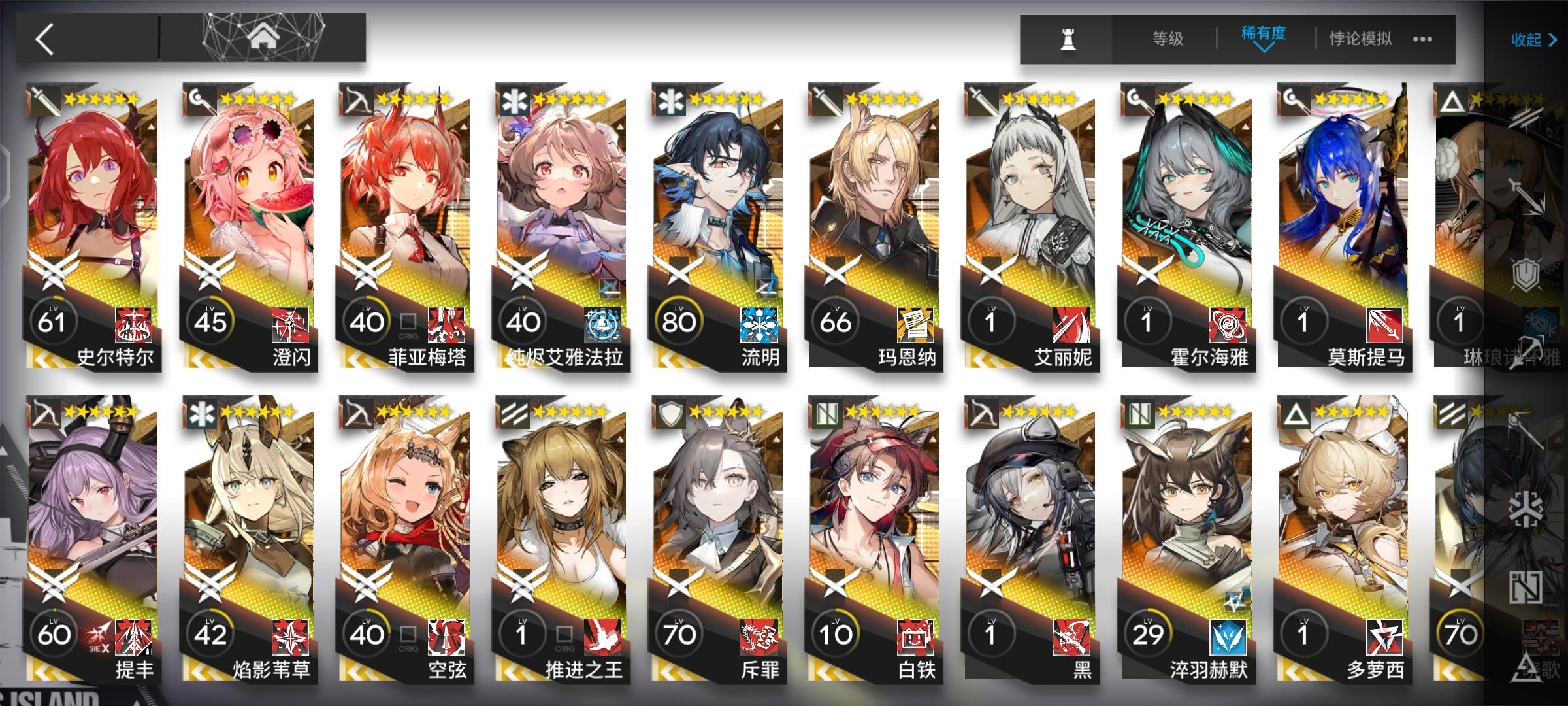Image resolution: width=1568 pixels, height=706 pixels.
Task: Click the blue chevron next to 收起
Action: (1555, 41)
